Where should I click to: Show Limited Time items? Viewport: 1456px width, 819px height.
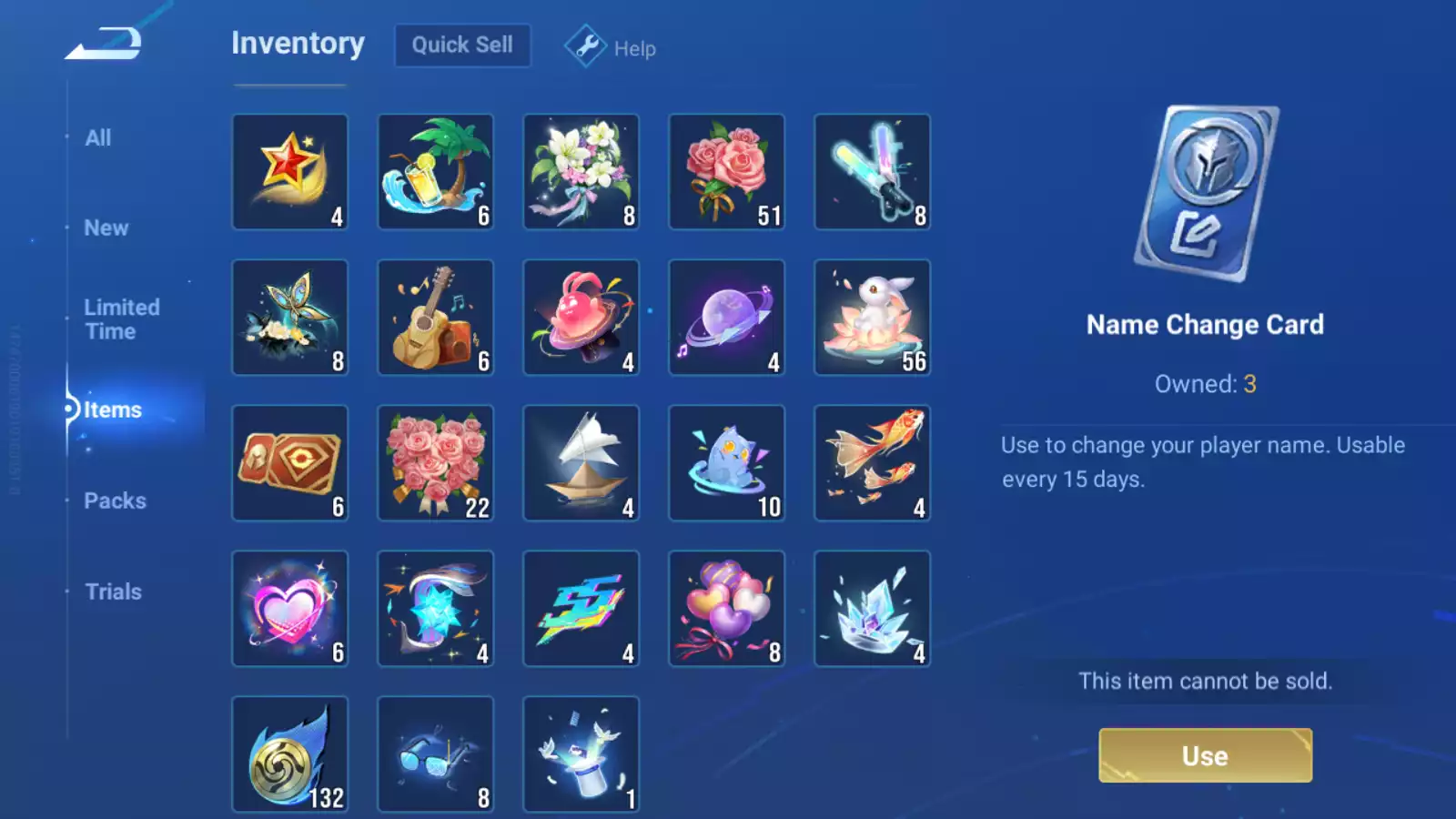pyautogui.click(x=122, y=319)
